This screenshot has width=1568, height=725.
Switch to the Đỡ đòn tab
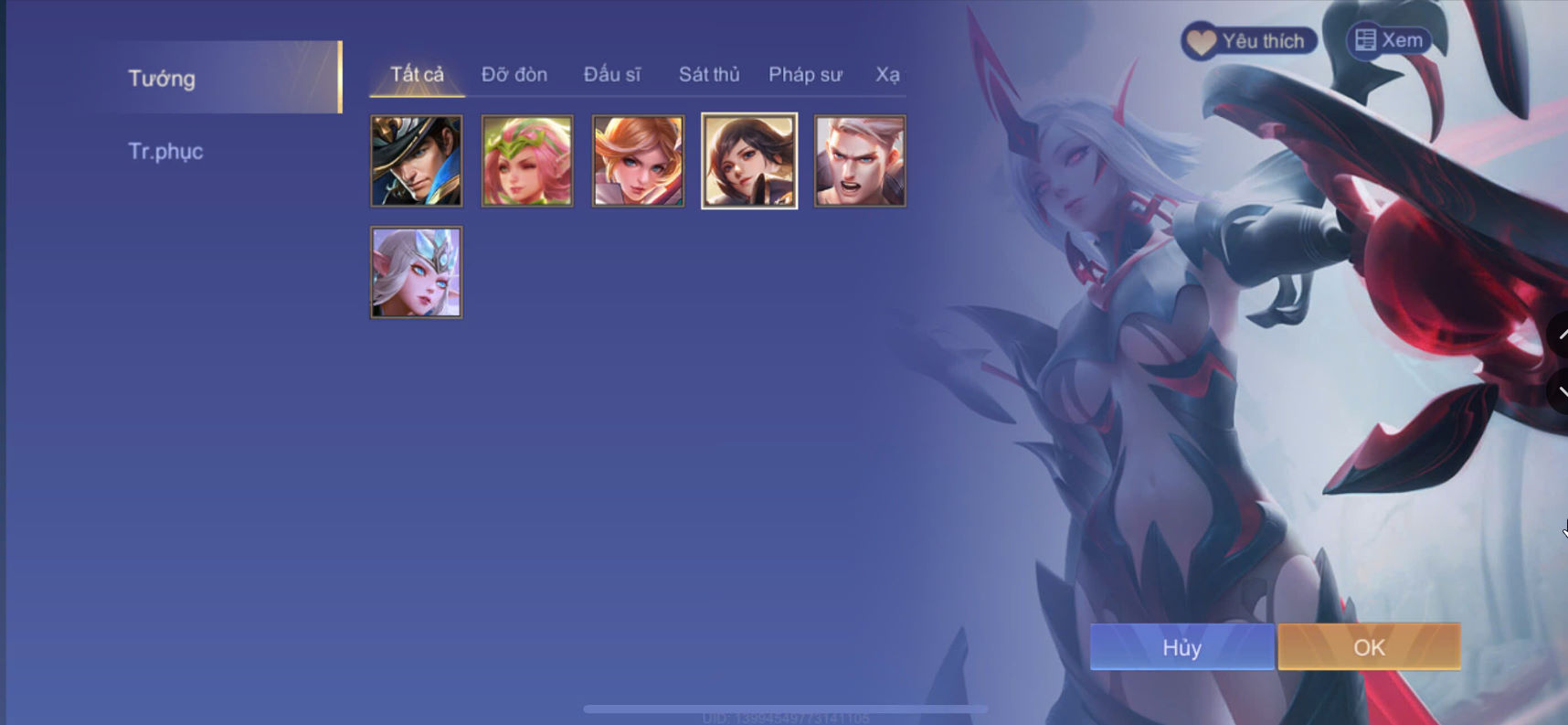[514, 75]
